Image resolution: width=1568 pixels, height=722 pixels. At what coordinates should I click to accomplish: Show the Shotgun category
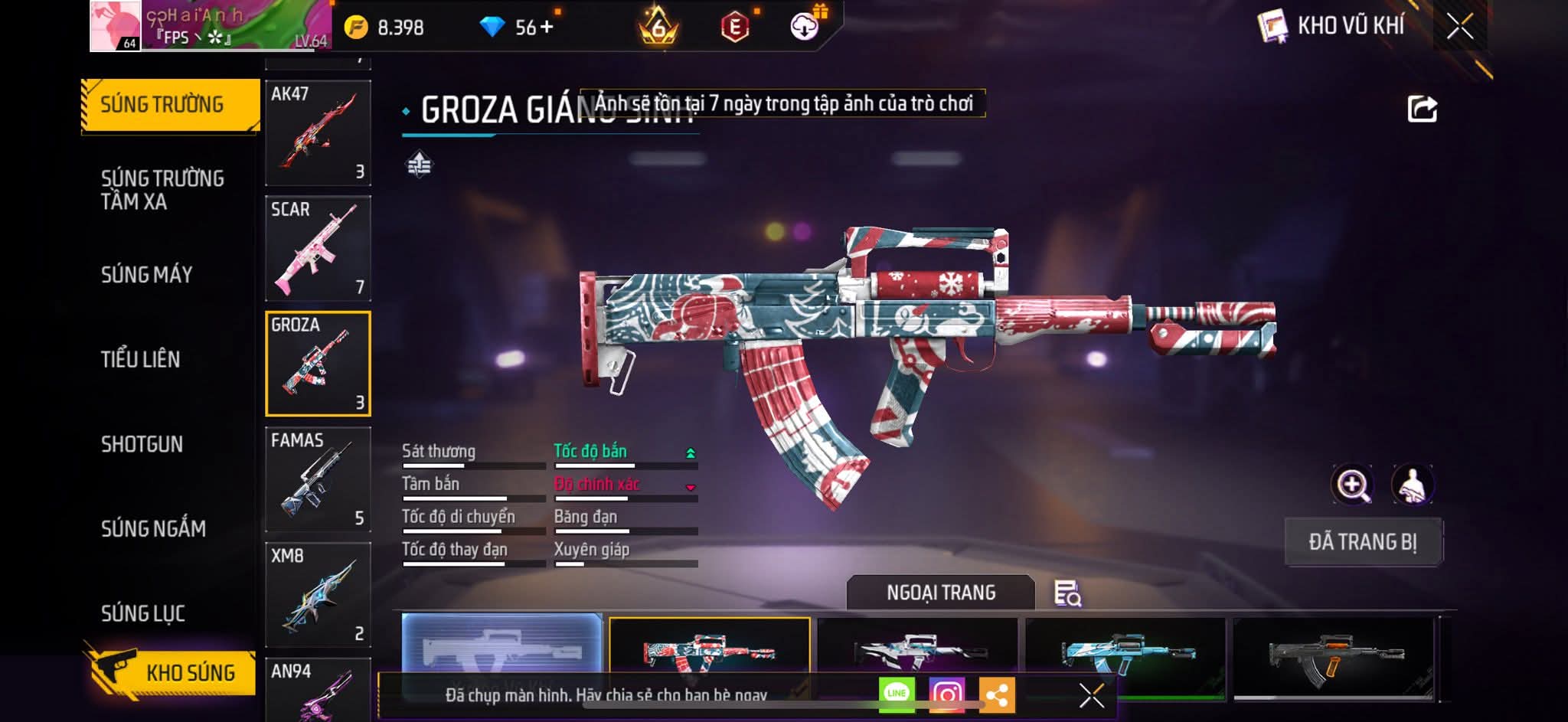click(142, 444)
